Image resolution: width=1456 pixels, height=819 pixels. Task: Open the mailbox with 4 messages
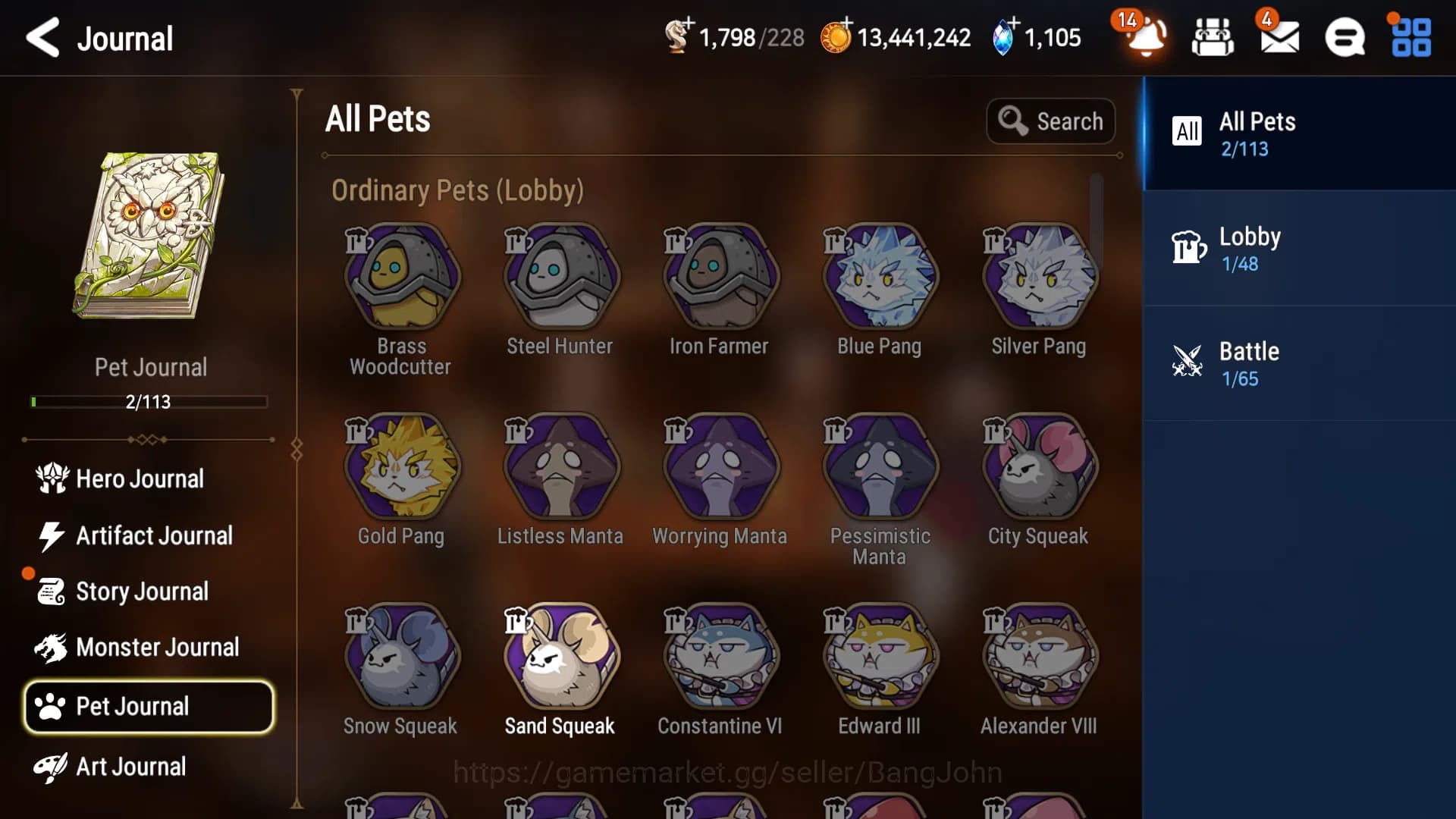tap(1280, 39)
